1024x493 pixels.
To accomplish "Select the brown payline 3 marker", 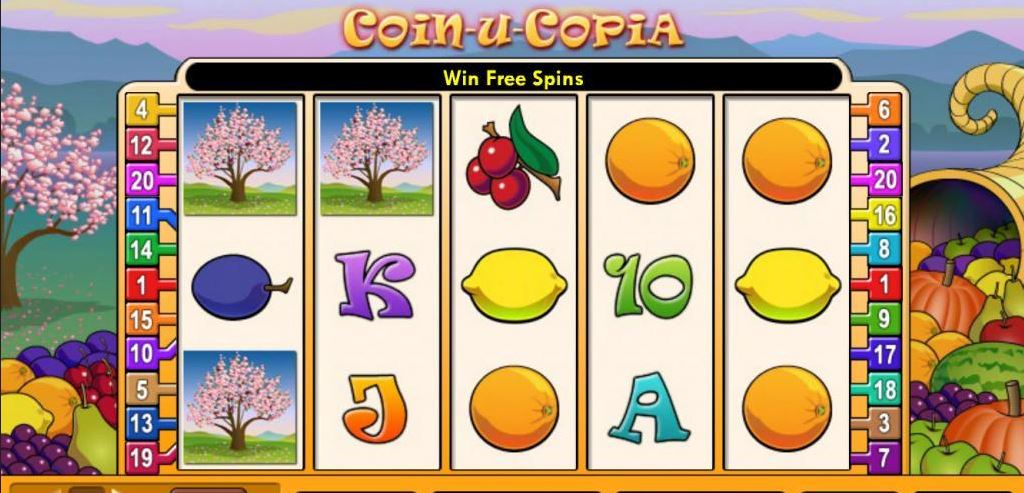I will (884, 424).
